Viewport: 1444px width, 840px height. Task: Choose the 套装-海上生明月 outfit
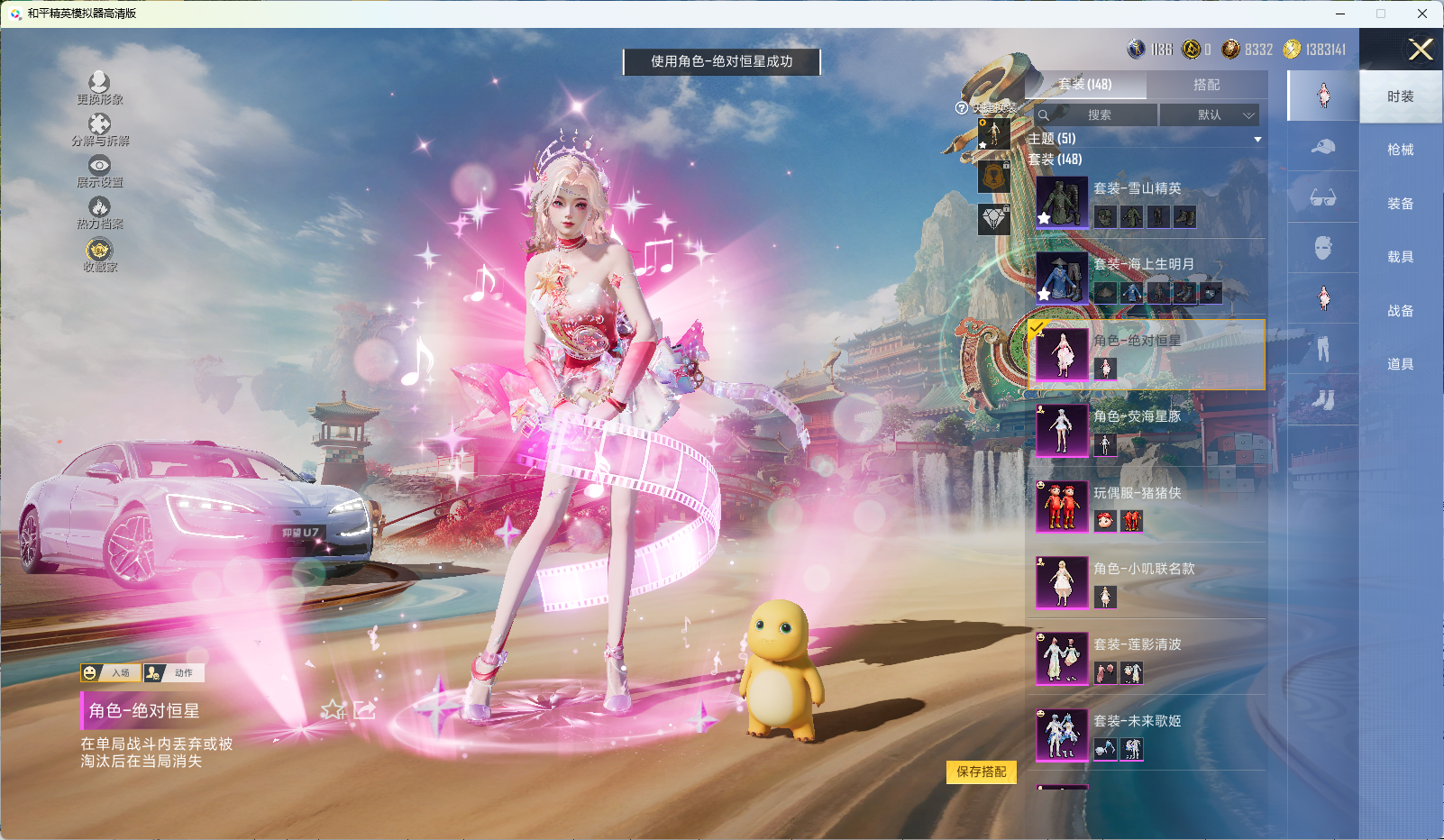tap(1146, 278)
